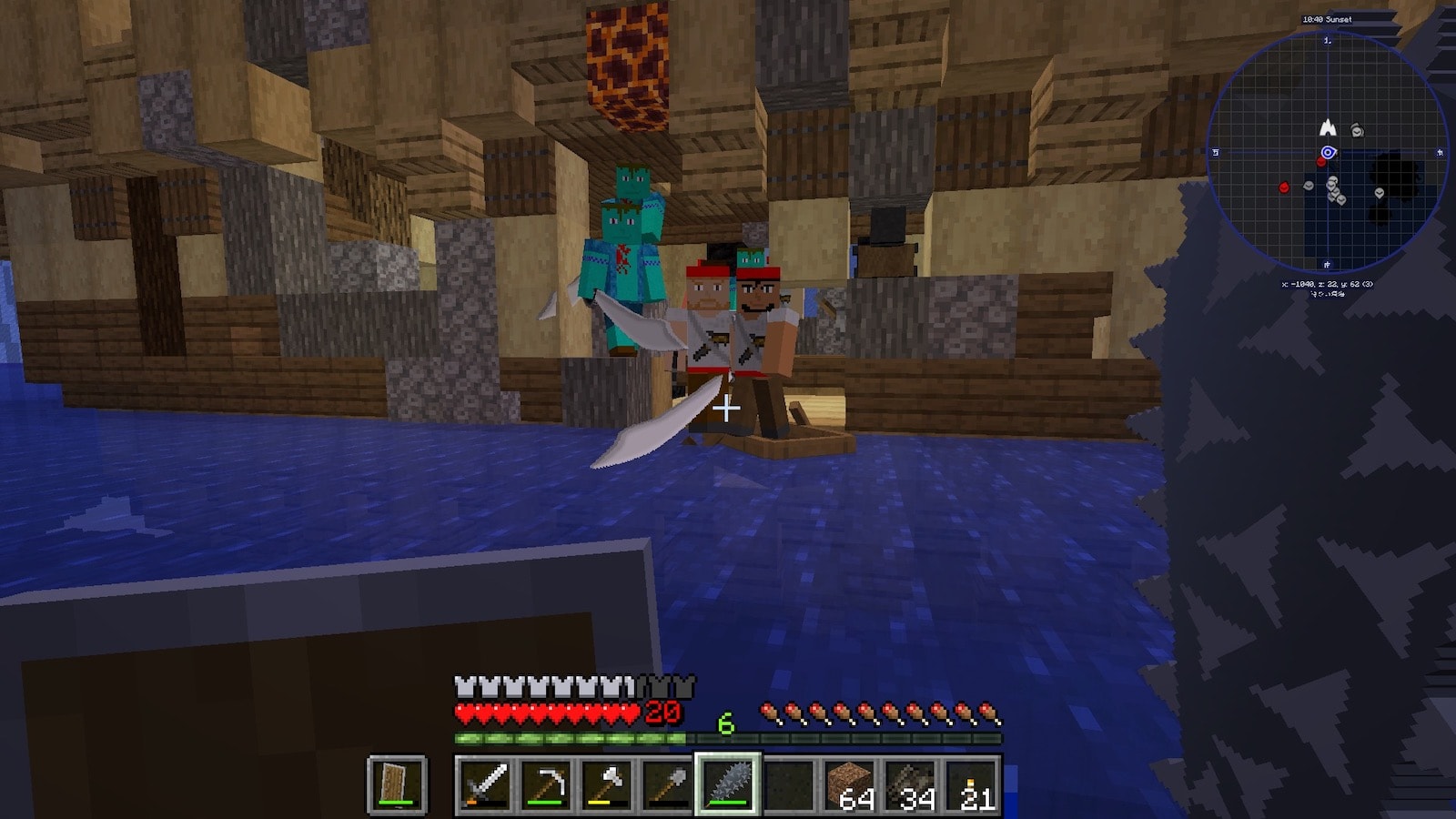Screen dimensions: 1456x819
Task: Select the iron sword hotbar slot
Action: (x=485, y=784)
